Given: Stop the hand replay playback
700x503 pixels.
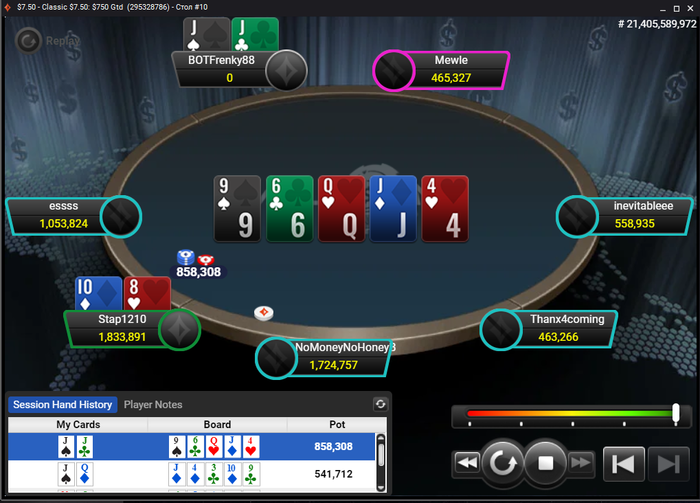Looking at the screenshot, I should [546, 463].
